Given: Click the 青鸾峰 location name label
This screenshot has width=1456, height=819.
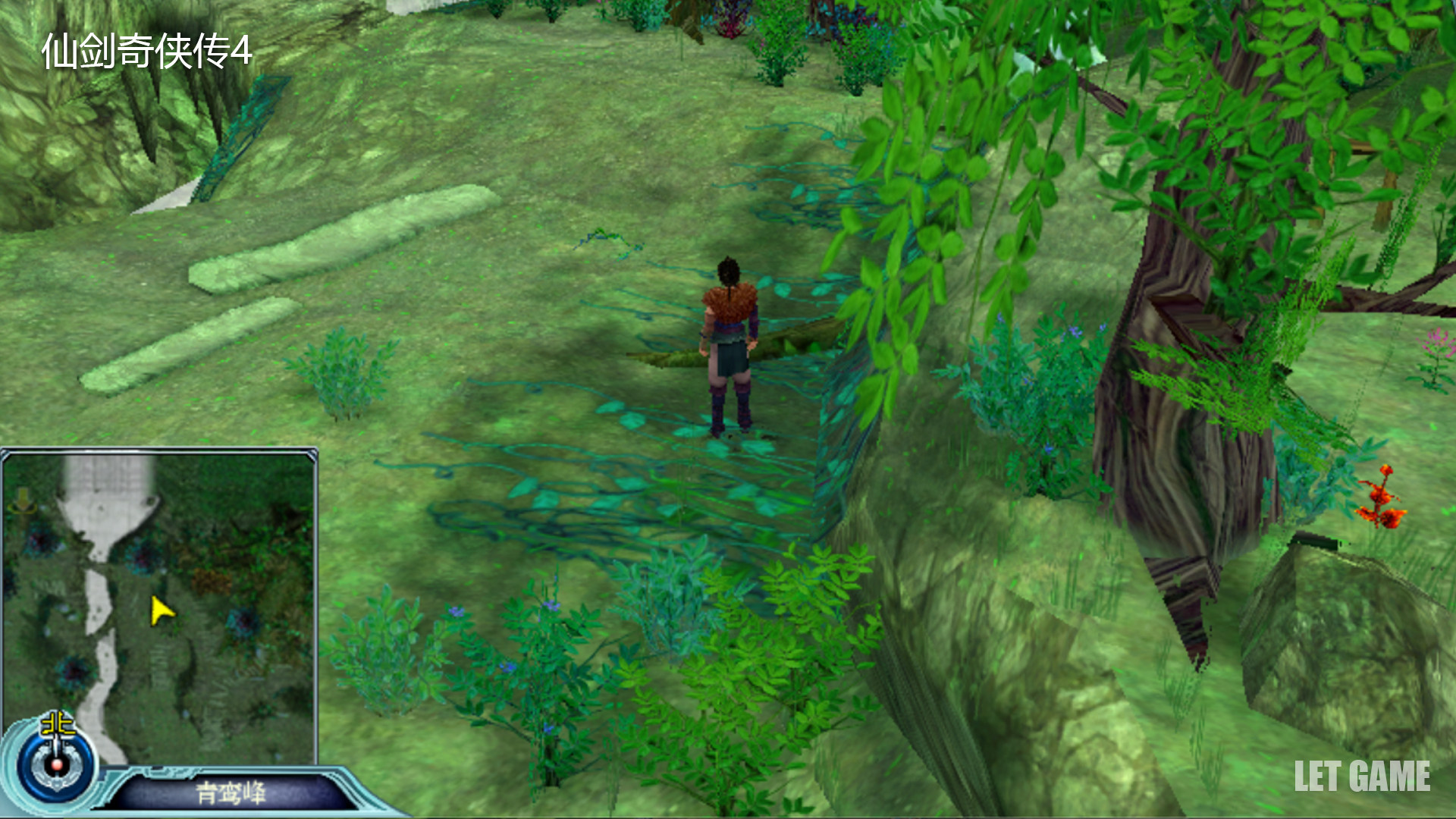Looking at the screenshot, I should [x=231, y=793].
